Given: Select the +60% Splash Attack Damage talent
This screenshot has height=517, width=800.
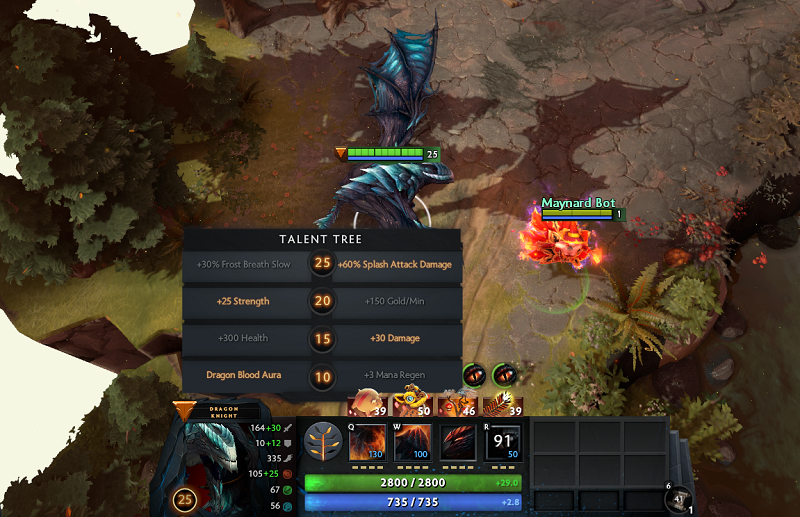Looking at the screenshot, I should tap(397, 265).
